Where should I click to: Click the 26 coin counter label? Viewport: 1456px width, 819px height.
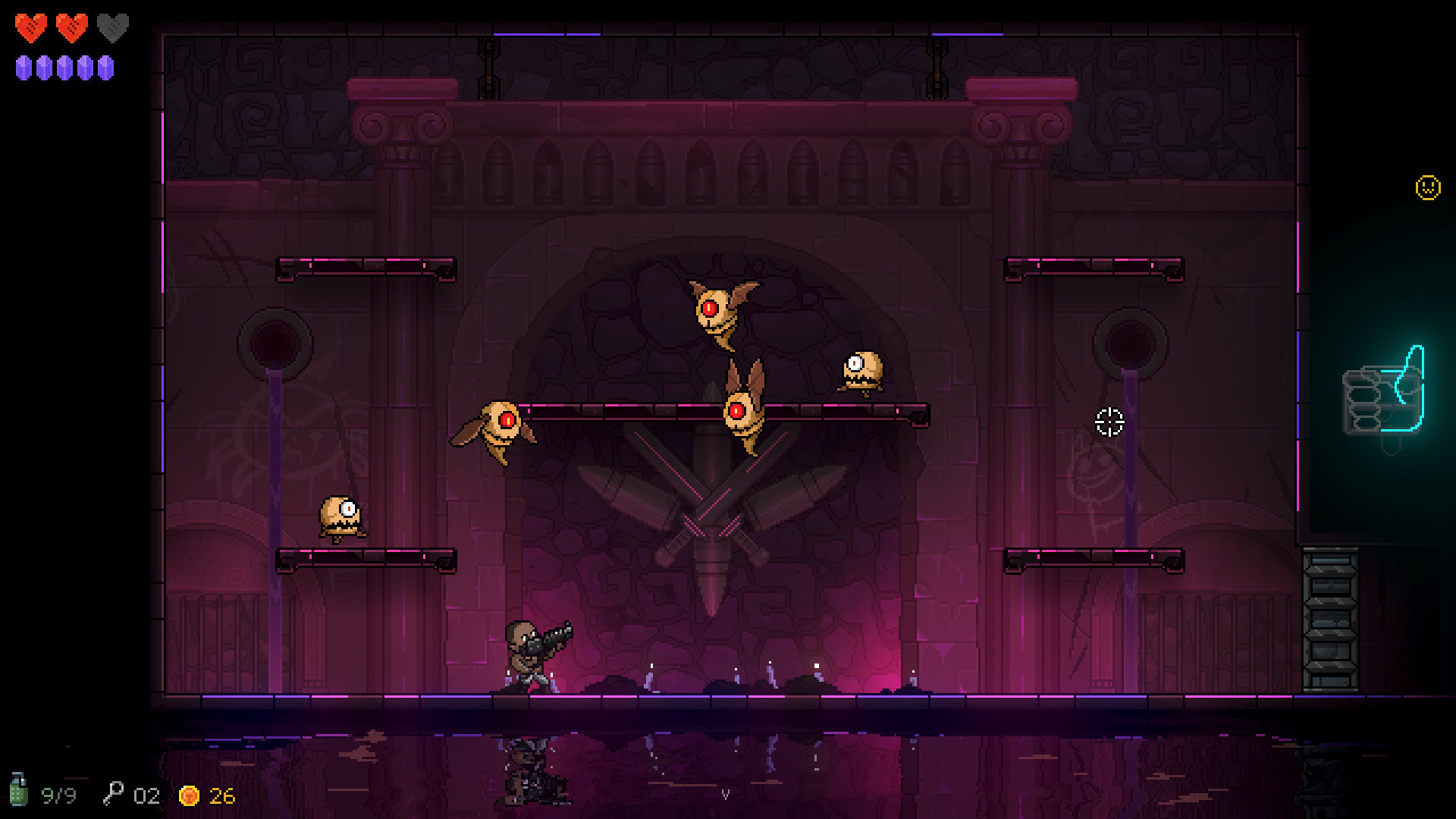tap(220, 796)
